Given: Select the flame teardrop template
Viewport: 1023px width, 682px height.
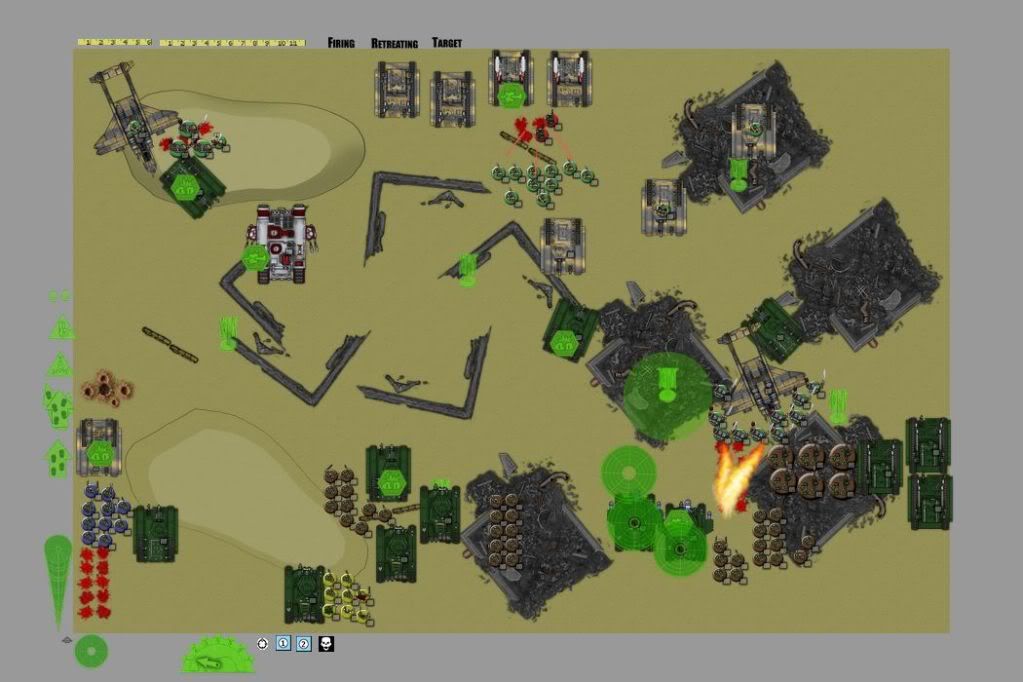Looking at the screenshot, I should tap(58, 579).
